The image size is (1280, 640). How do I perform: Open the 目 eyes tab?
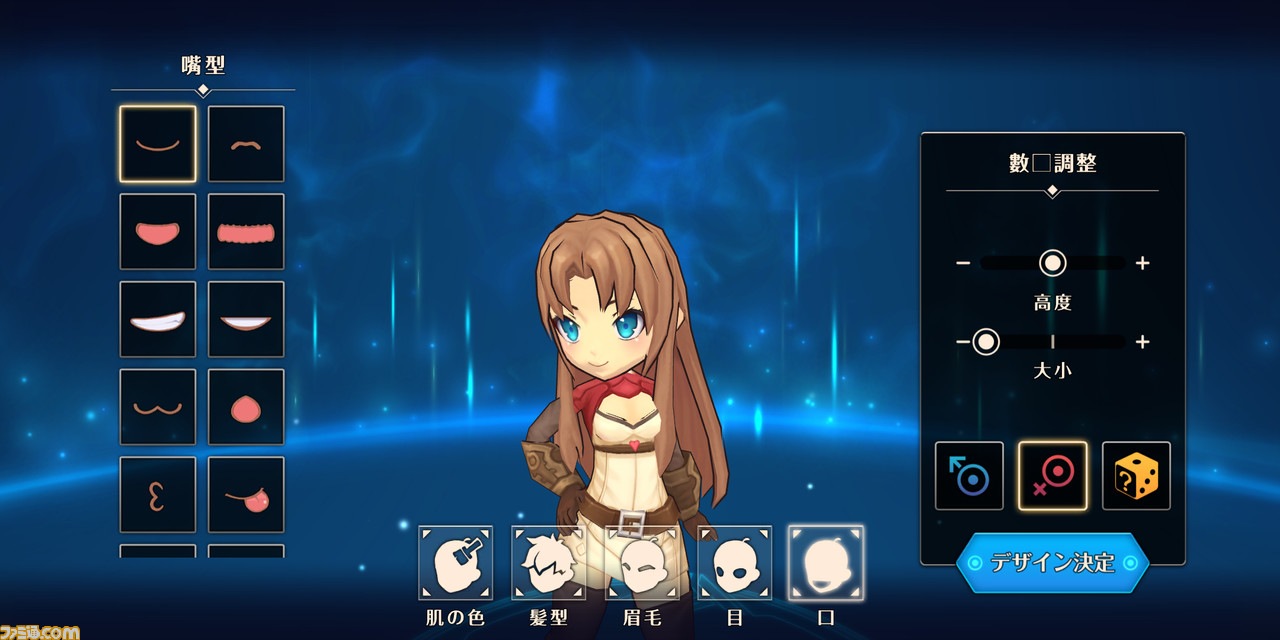point(734,563)
